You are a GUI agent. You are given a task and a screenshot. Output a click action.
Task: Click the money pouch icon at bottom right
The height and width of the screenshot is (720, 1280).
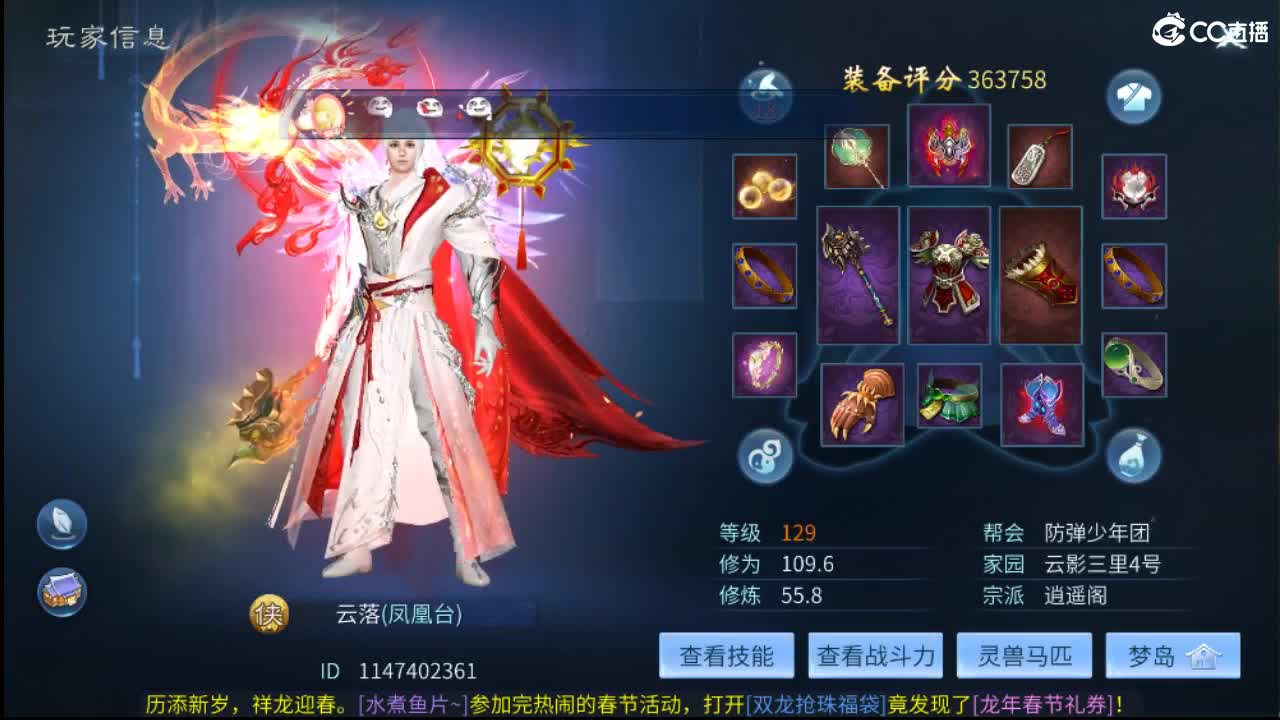pos(1135,456)
